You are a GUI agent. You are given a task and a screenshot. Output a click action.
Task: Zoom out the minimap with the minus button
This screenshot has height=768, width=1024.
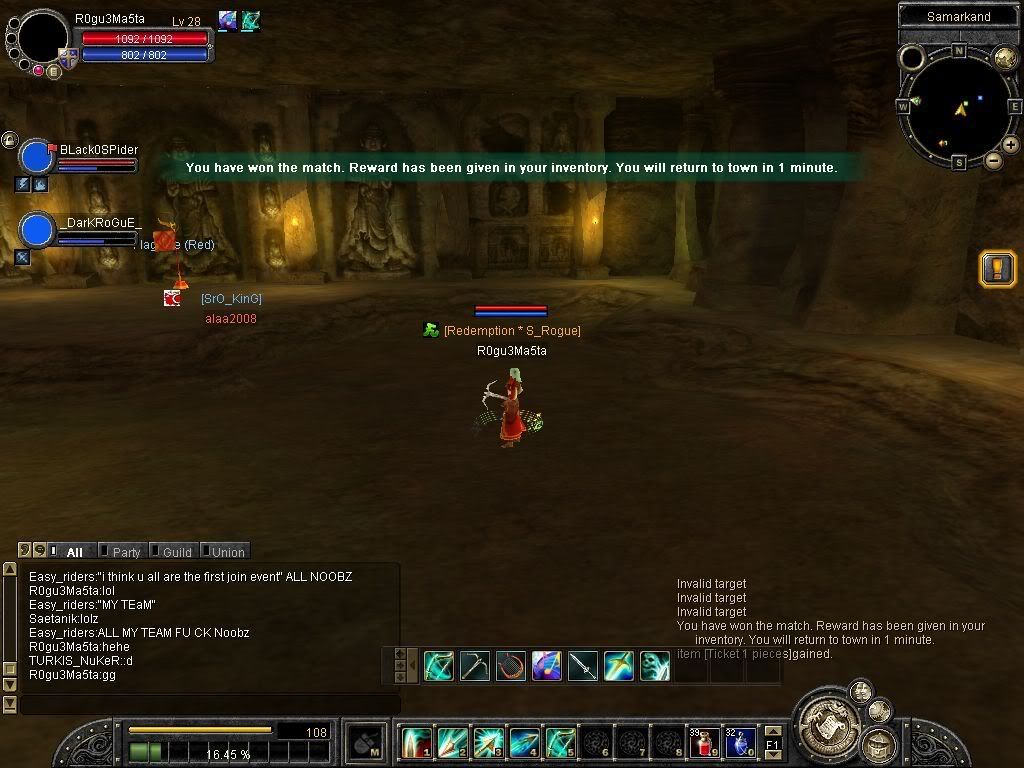[994, 160]
